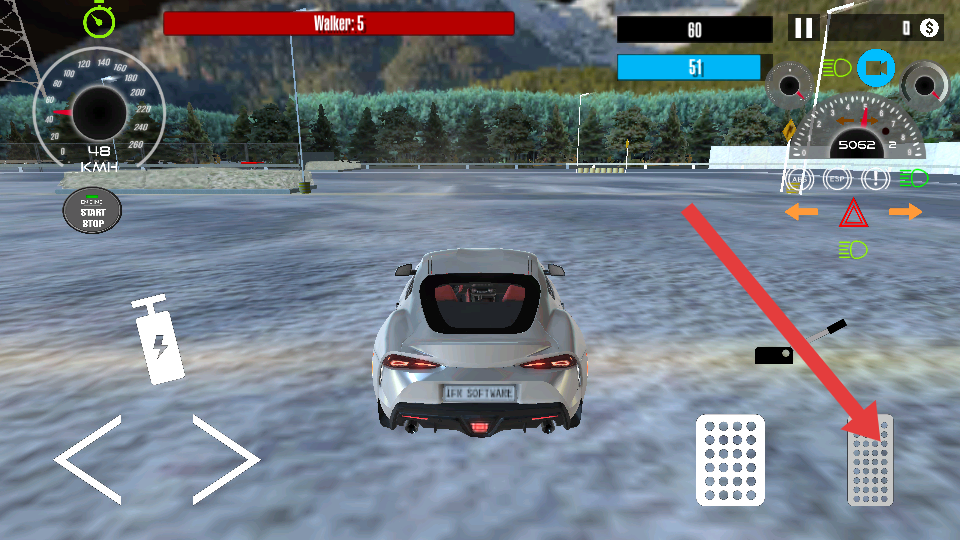Viewport: 960px width, 540px height.
Task: Step on the wide brake pedal
Action: (x=730, y=459)
